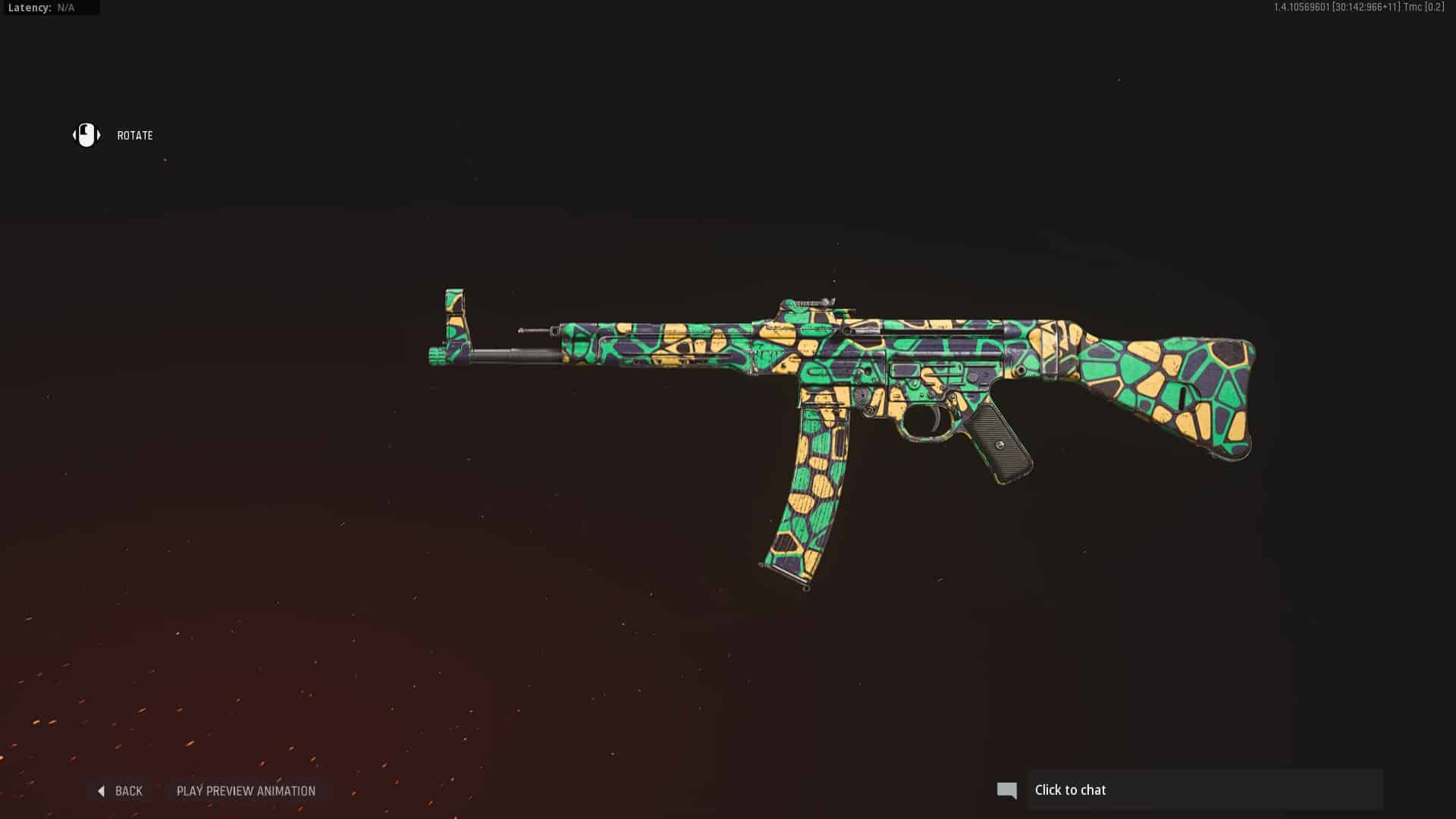Viewport: 1456px width, 819px height.
Task: Play the preview animation
Action: (246, 791)
